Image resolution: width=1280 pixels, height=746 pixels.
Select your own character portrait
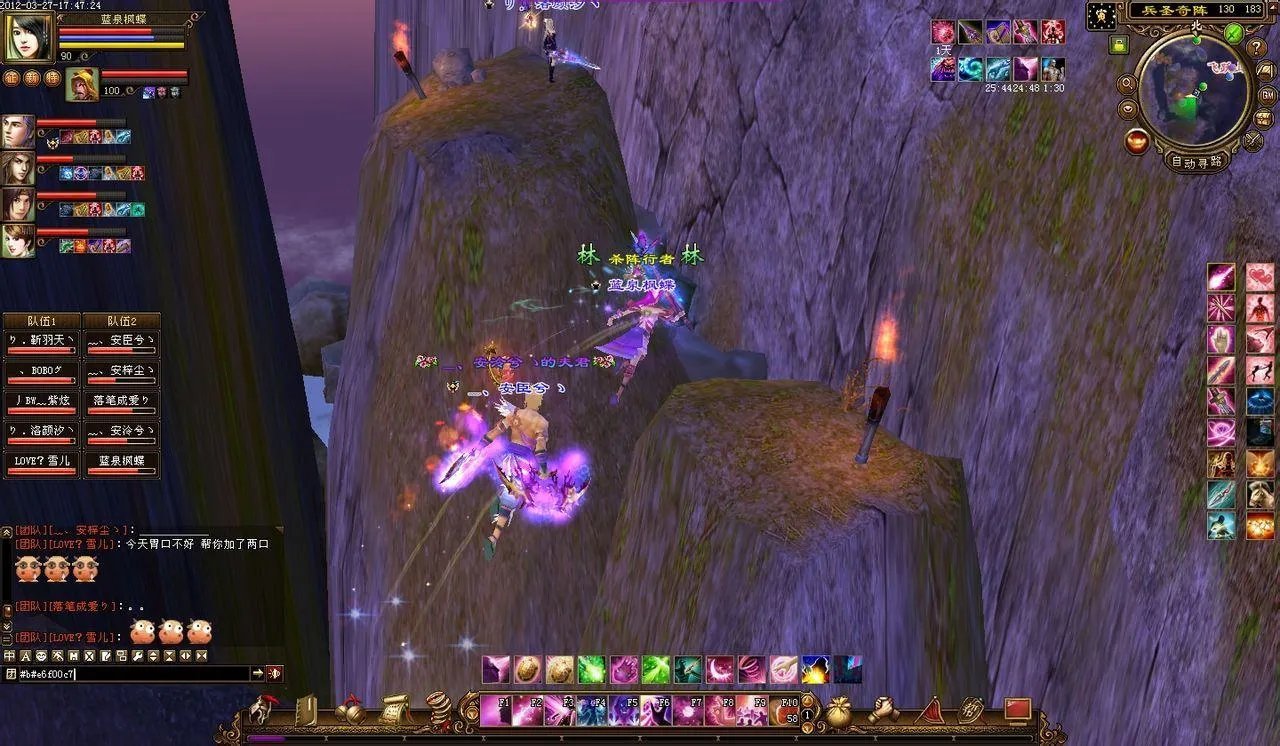tap(29, 39)
